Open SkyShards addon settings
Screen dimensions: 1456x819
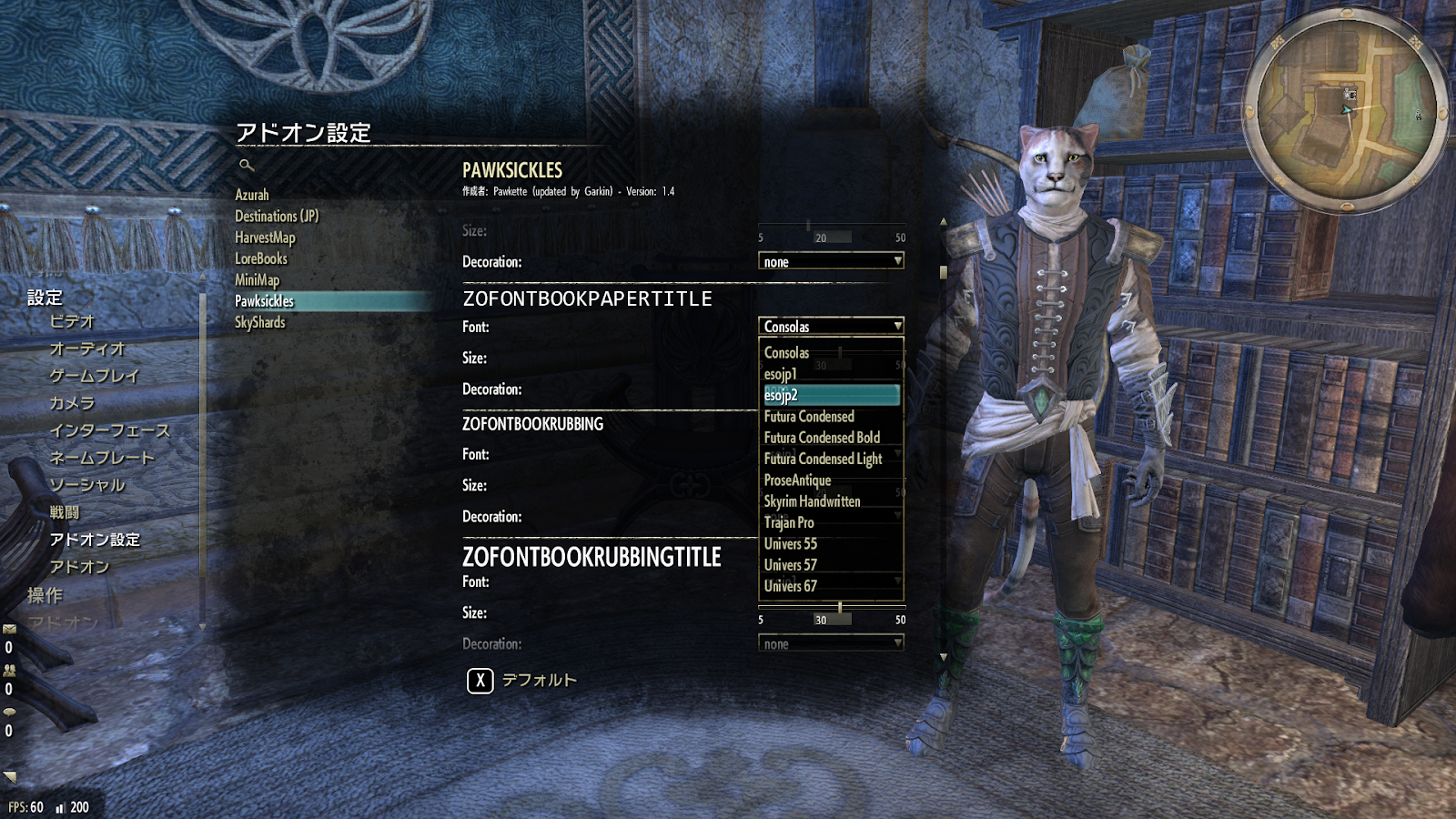(x=260, y=322)
